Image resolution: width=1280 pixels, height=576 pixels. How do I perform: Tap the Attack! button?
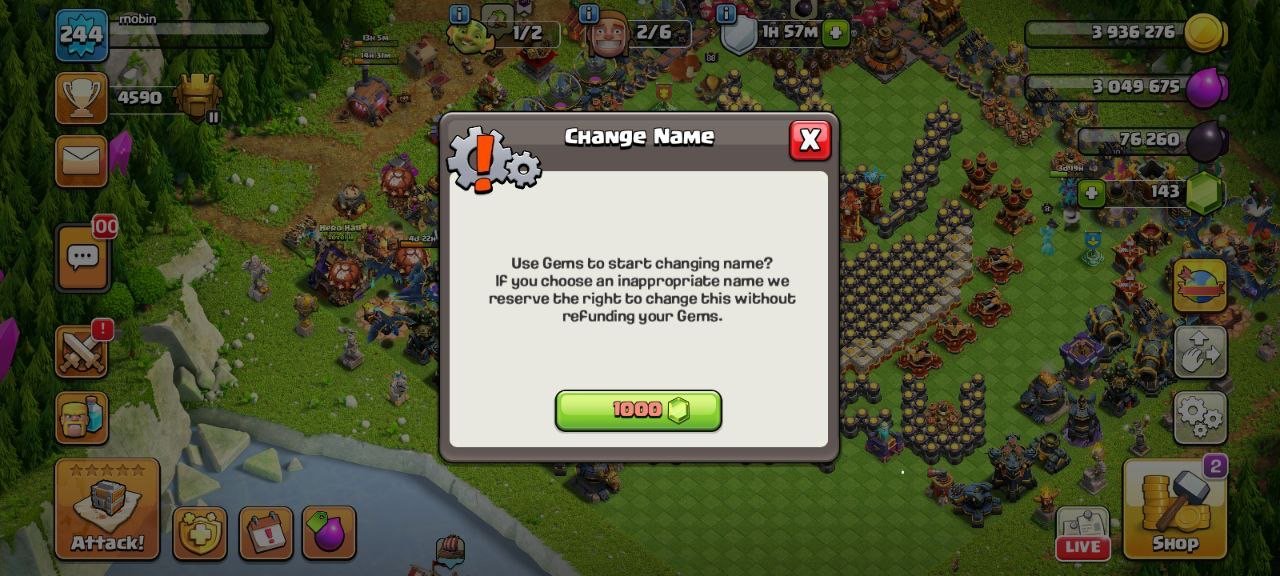tap(107, 510)
